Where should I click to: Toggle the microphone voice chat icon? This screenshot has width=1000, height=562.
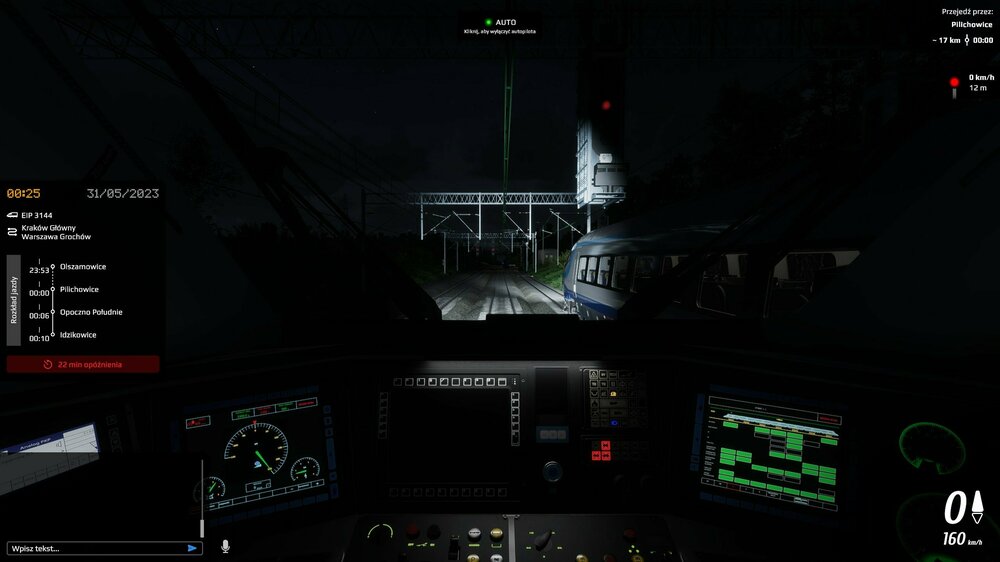pyautogui.click(x=225, y=547)
